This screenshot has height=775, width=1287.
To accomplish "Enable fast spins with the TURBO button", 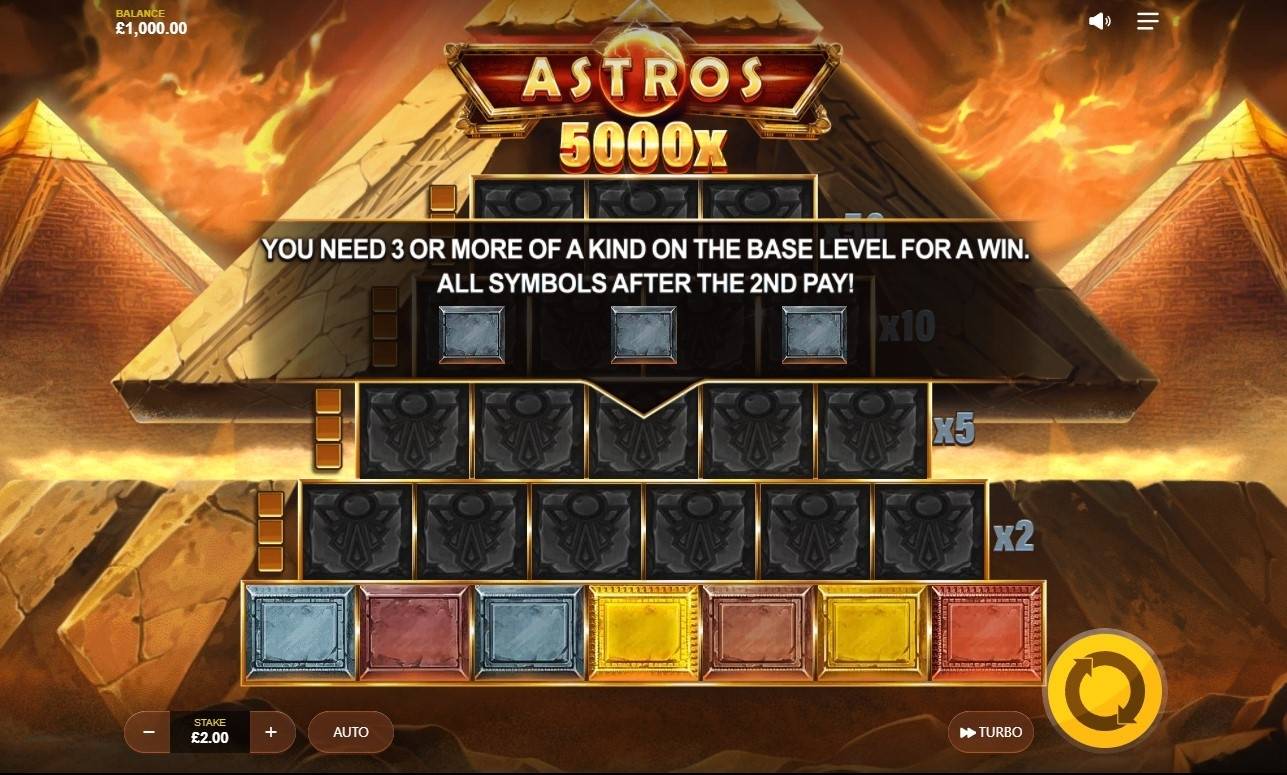I will (992, 732).
